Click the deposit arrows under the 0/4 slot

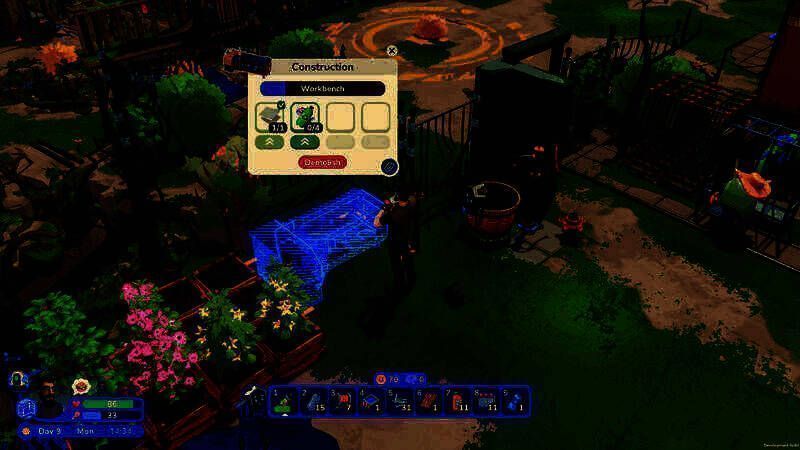[x=305, y=142]
